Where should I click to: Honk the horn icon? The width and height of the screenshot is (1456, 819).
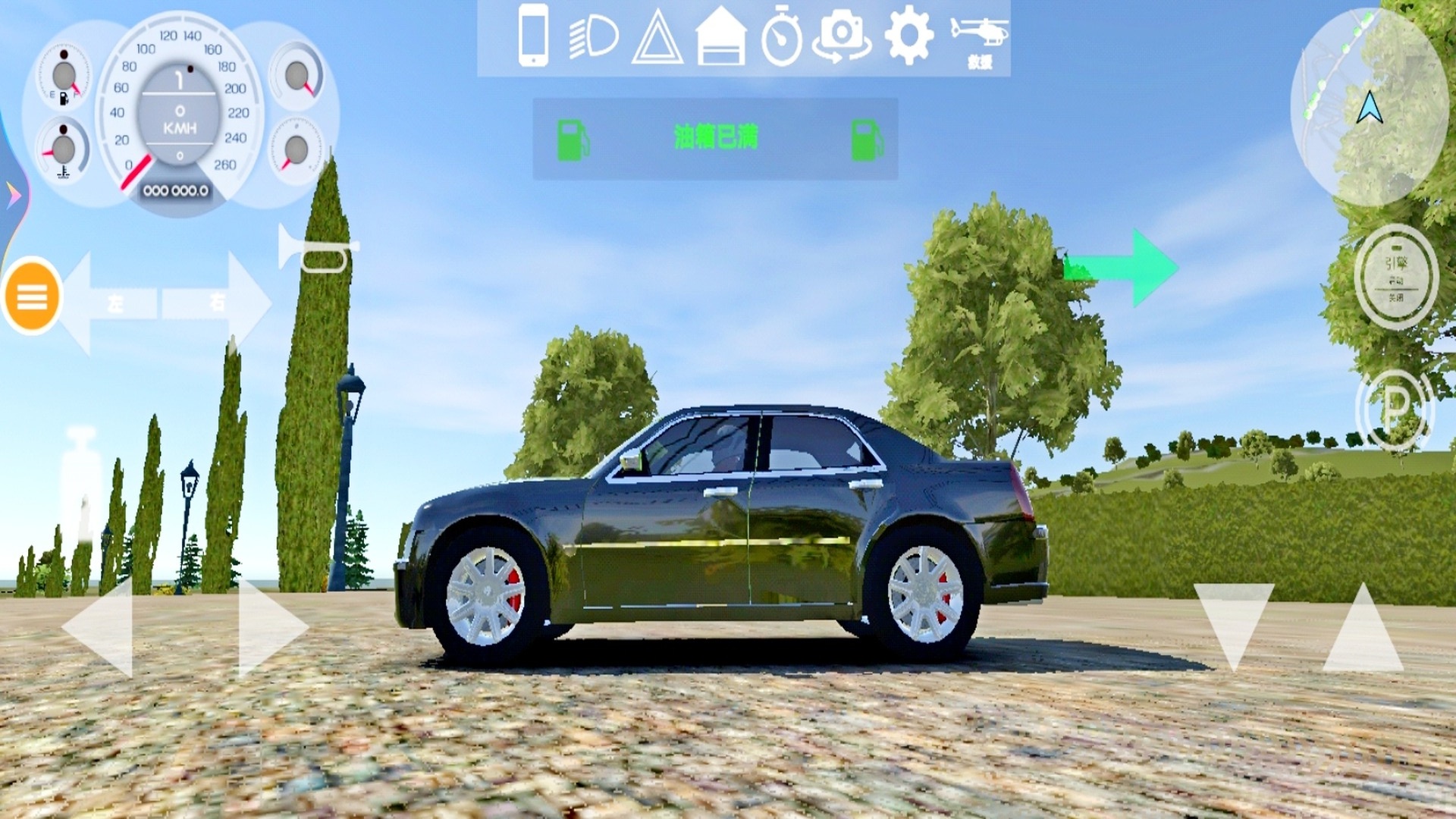click(x=316, y=249)
